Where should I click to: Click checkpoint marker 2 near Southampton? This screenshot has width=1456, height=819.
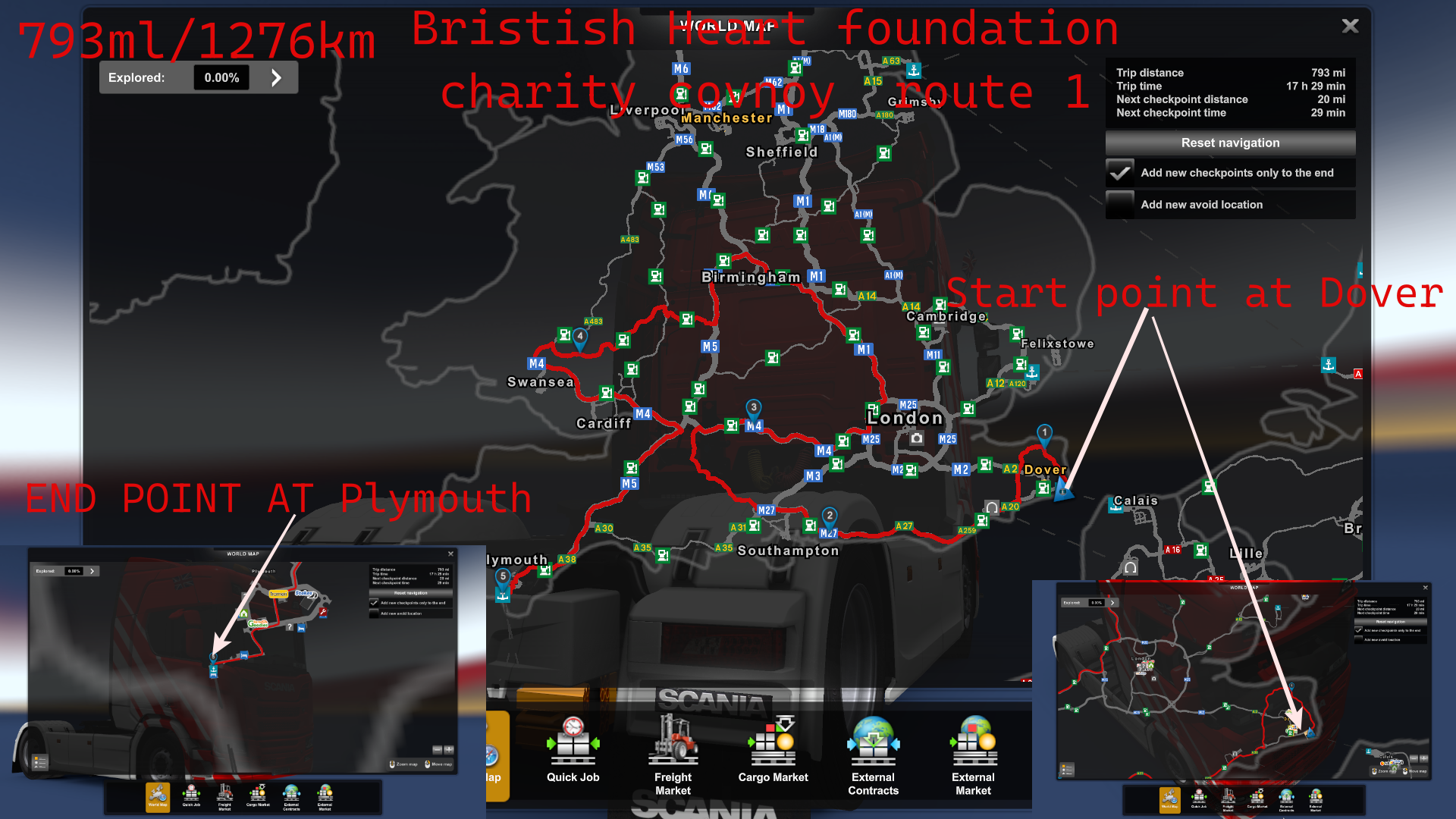(x=829, y=515)
